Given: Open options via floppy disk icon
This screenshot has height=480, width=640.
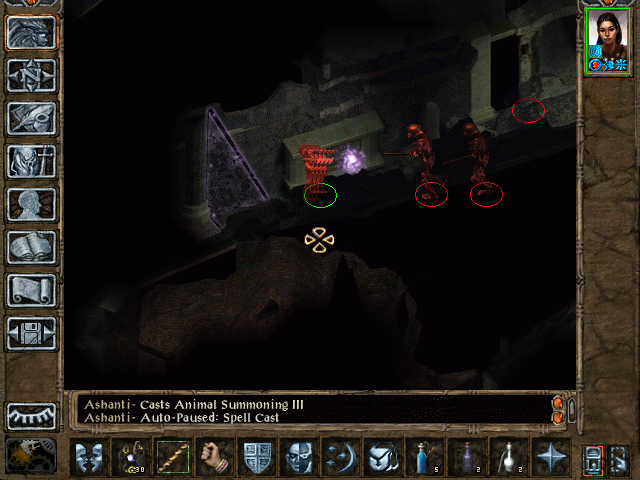Looking at the screenshot, I should coord(31,332).
